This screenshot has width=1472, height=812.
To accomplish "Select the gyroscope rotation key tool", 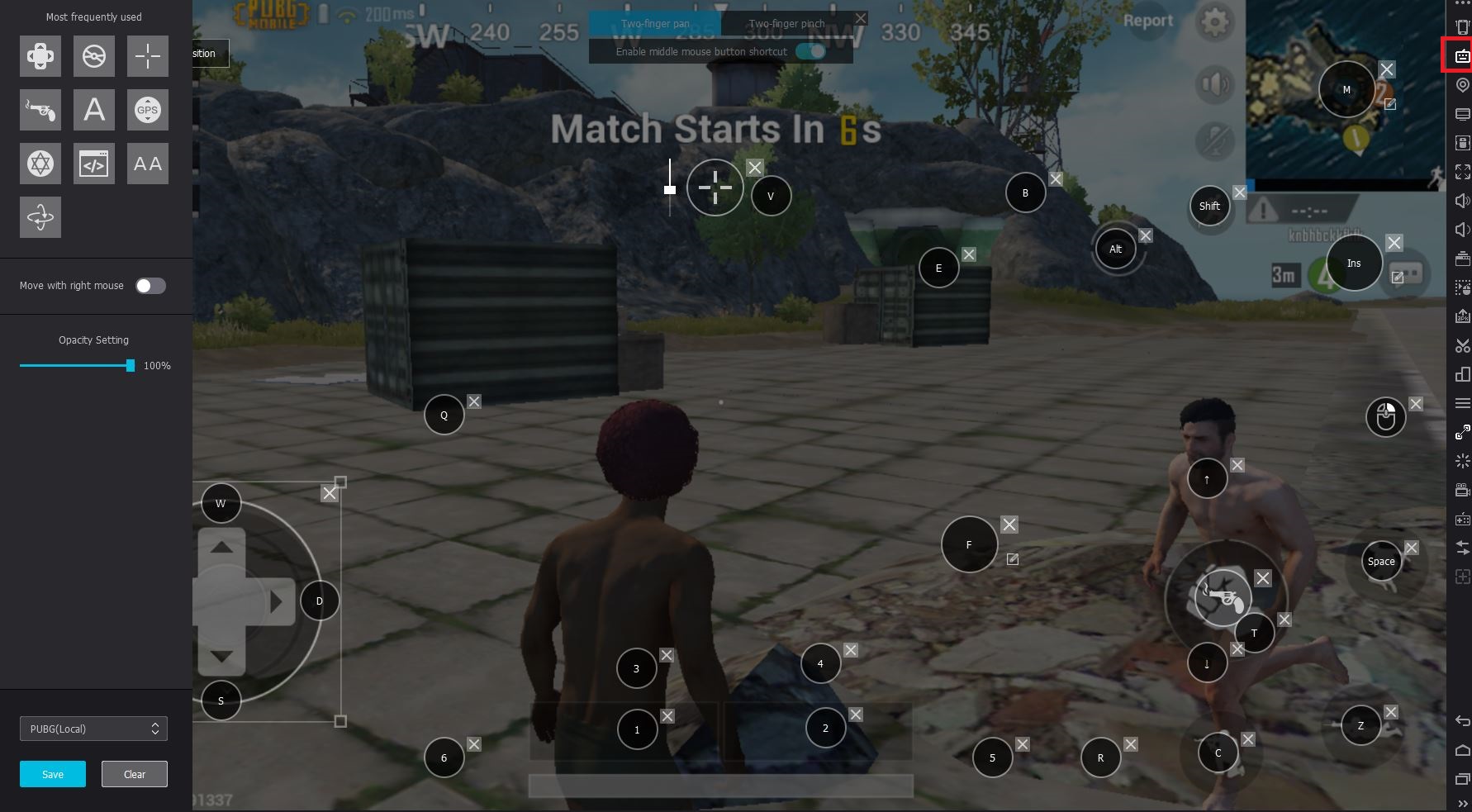I will coord(40,217).
